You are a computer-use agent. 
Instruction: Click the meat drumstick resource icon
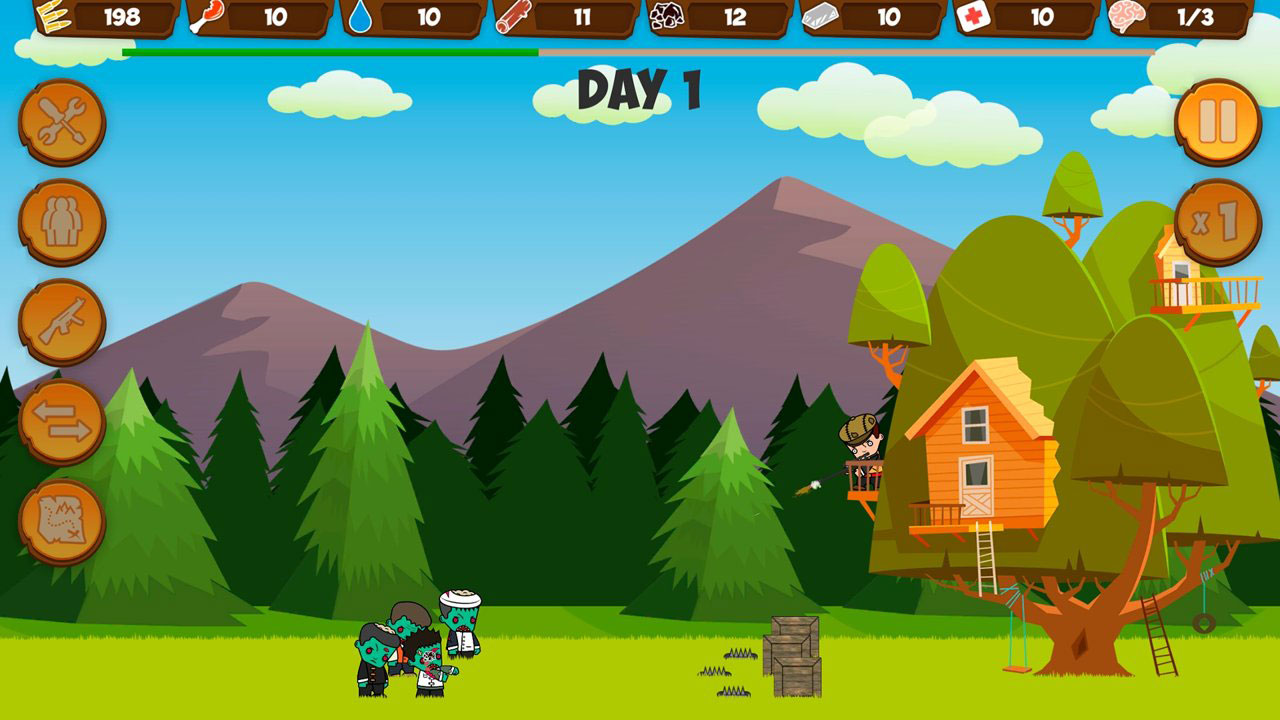point(207,16)
